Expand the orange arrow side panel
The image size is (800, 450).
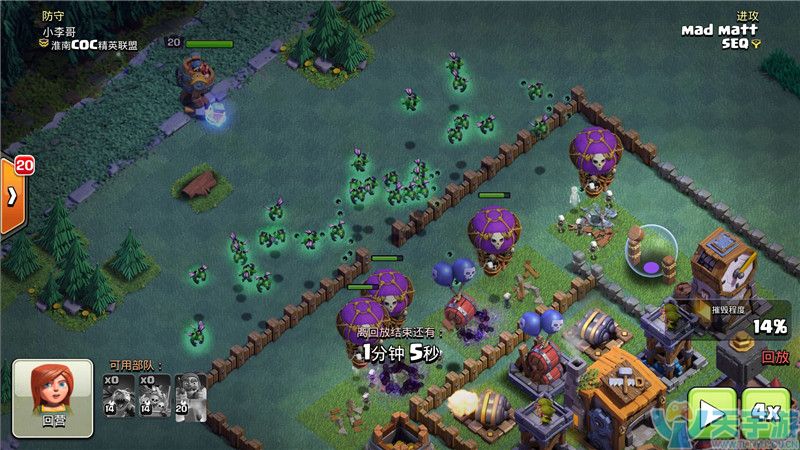[12, 196]
